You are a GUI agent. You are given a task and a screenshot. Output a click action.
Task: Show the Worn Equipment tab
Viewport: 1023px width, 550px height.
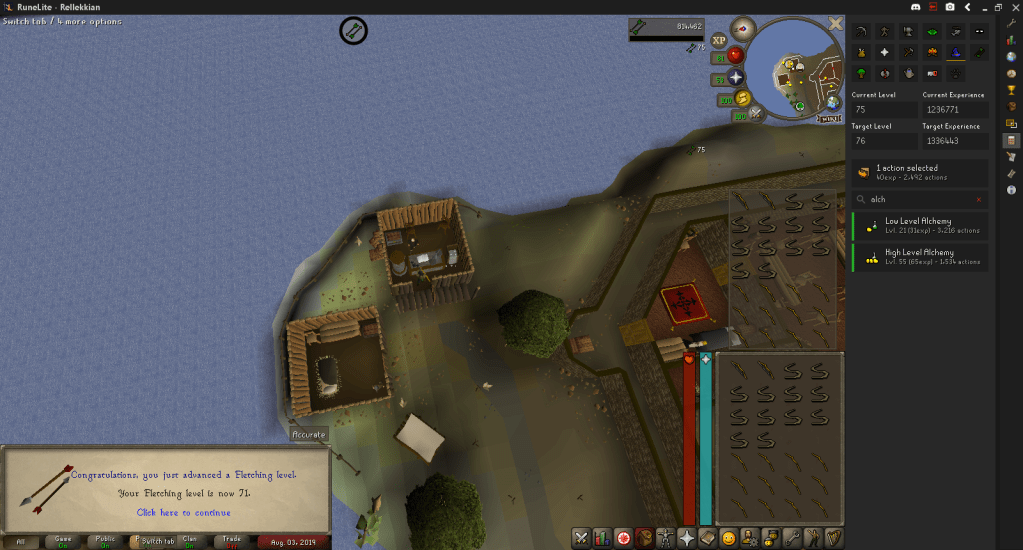point(665,538)
